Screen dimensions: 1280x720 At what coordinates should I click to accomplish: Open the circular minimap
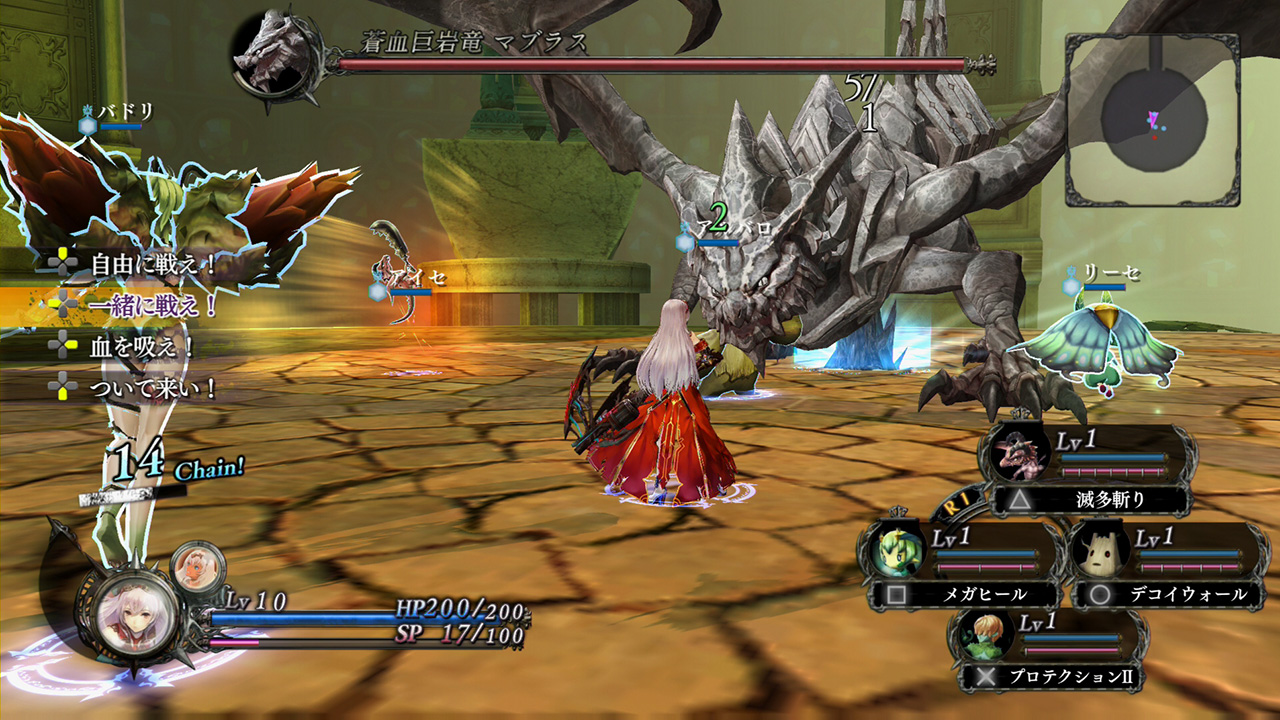pyautogui.click(x=1152, y=119)
